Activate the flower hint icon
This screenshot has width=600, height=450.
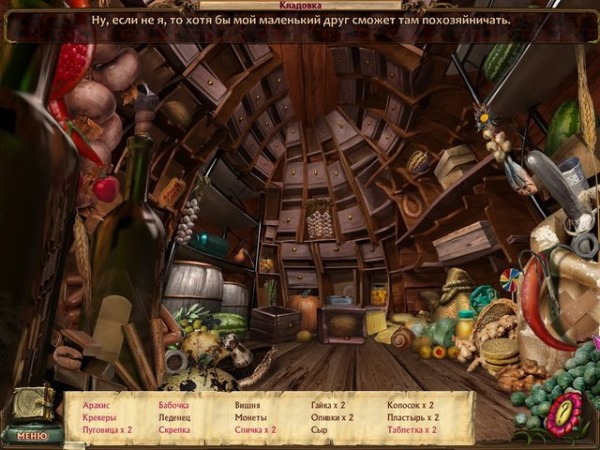click(563, 412)
